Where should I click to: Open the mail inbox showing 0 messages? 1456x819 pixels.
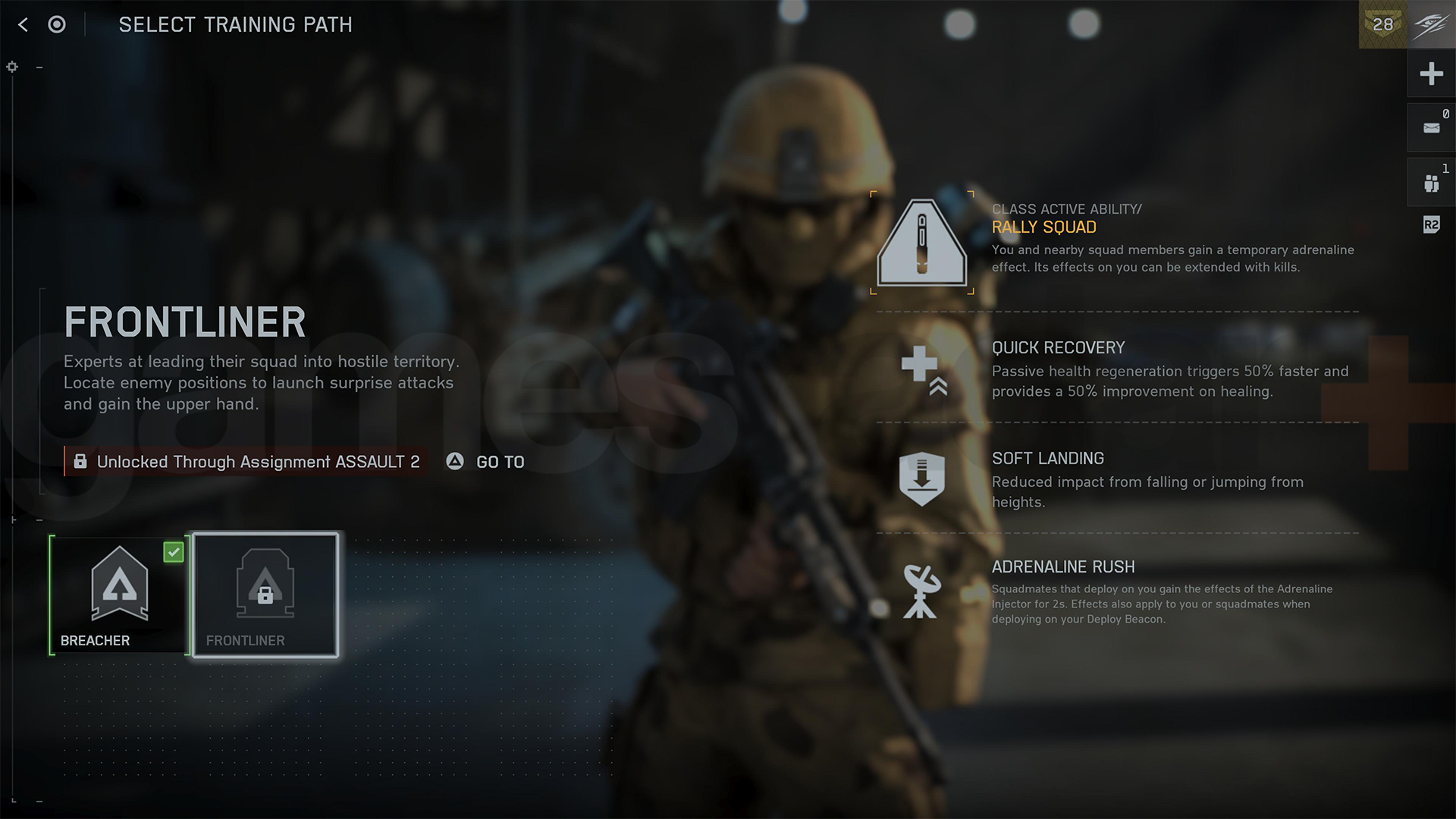[x=1431, y=127]
